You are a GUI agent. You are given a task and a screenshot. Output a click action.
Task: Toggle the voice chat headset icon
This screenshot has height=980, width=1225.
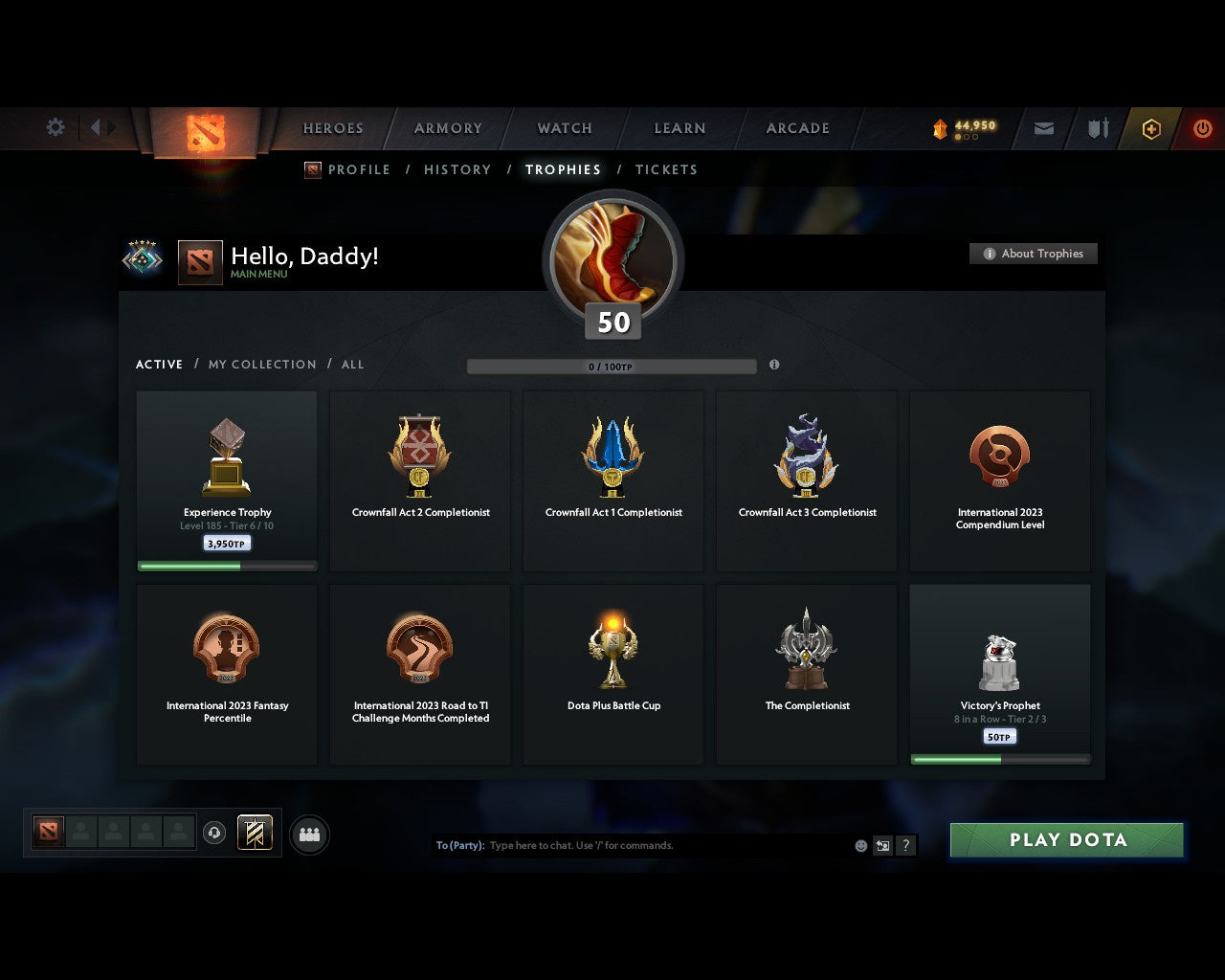pos(214,833)
